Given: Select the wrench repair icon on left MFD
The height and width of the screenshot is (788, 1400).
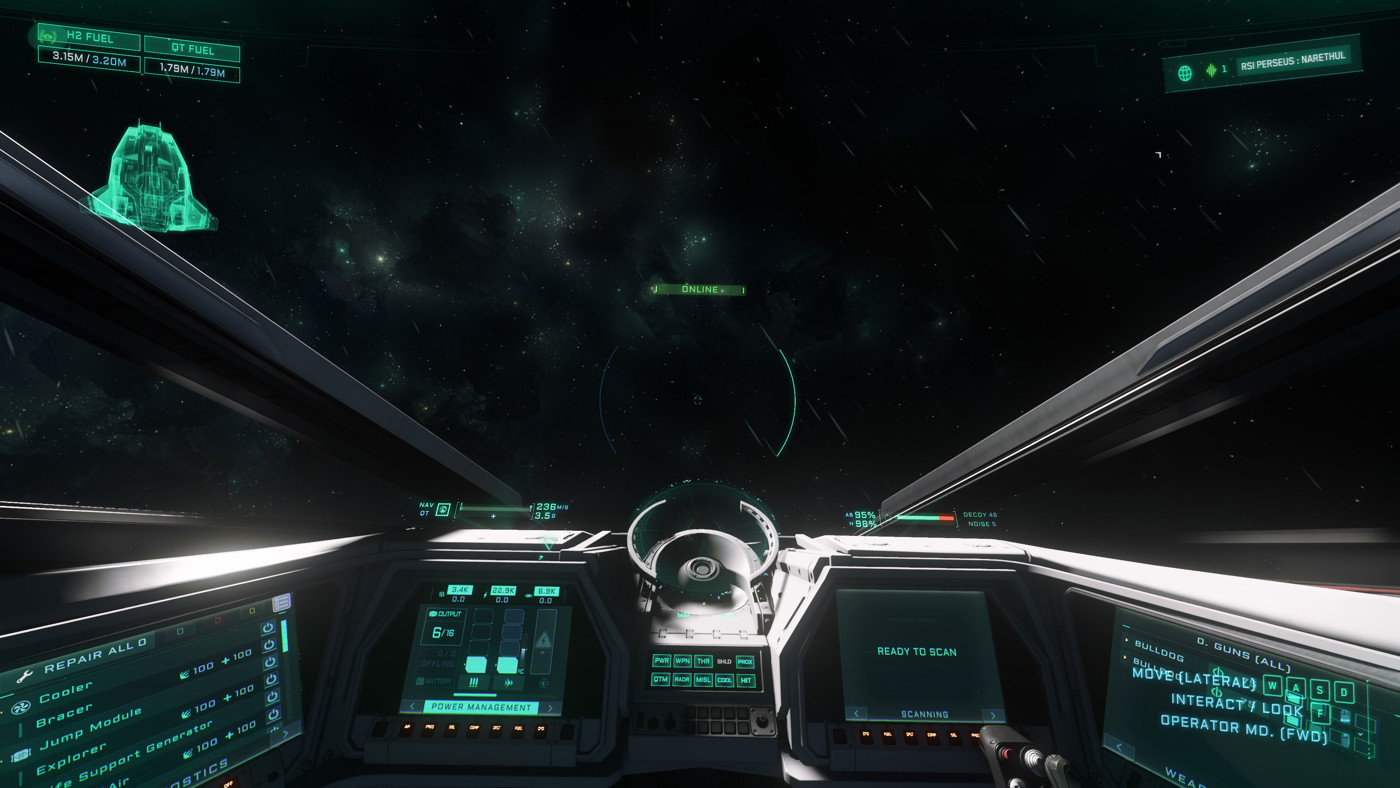Looking at the screenshot, I should 25,675.
